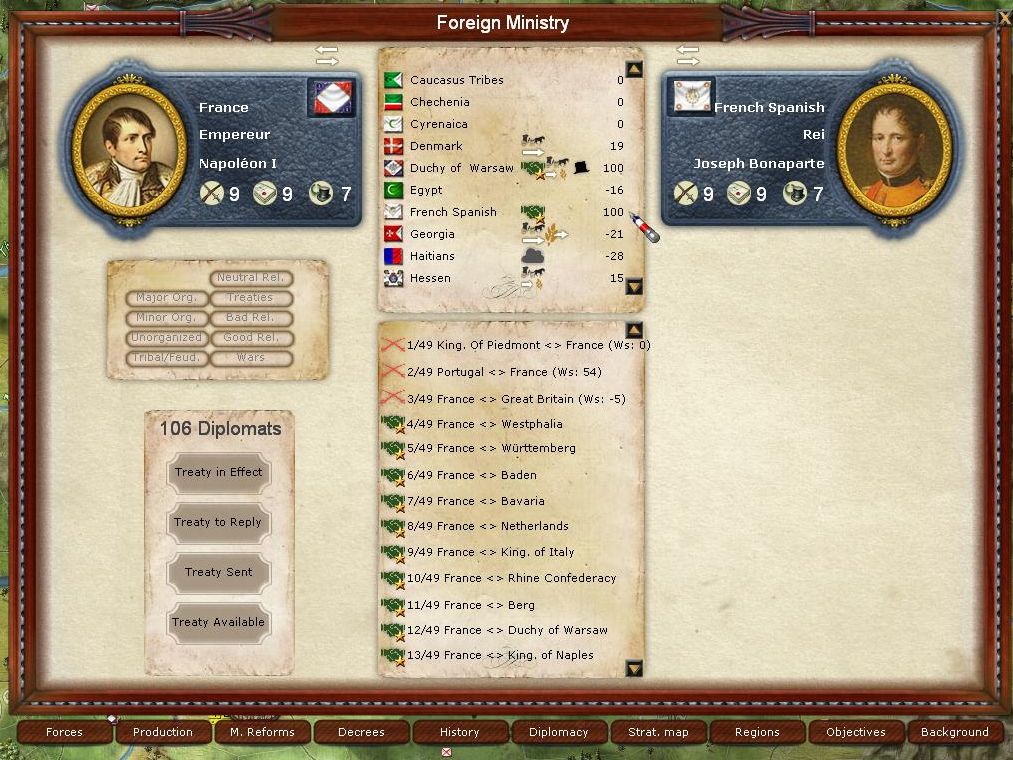Choose Duchy of Warsaw in nations list

tap(461, 168)
